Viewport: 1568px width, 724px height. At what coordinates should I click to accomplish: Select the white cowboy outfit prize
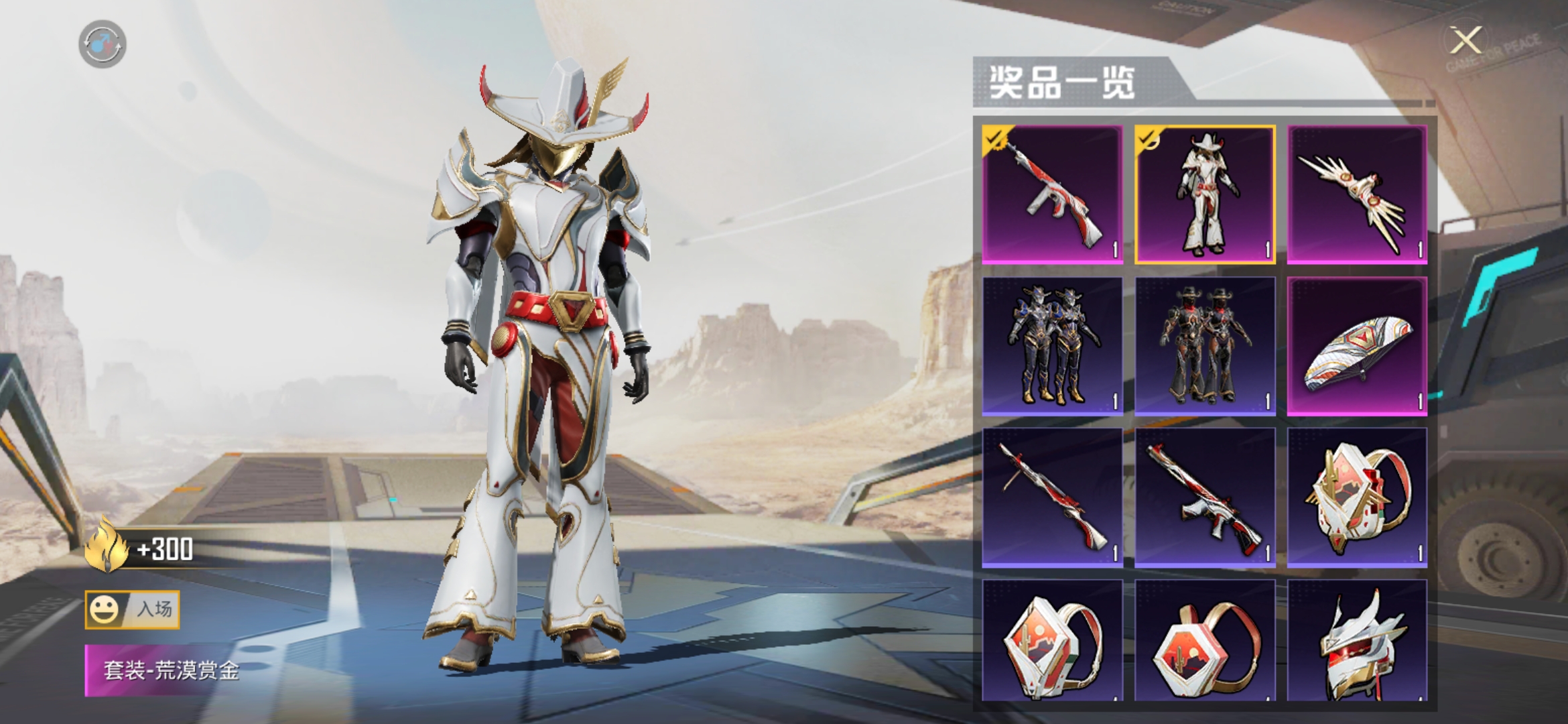point(1205,194)
